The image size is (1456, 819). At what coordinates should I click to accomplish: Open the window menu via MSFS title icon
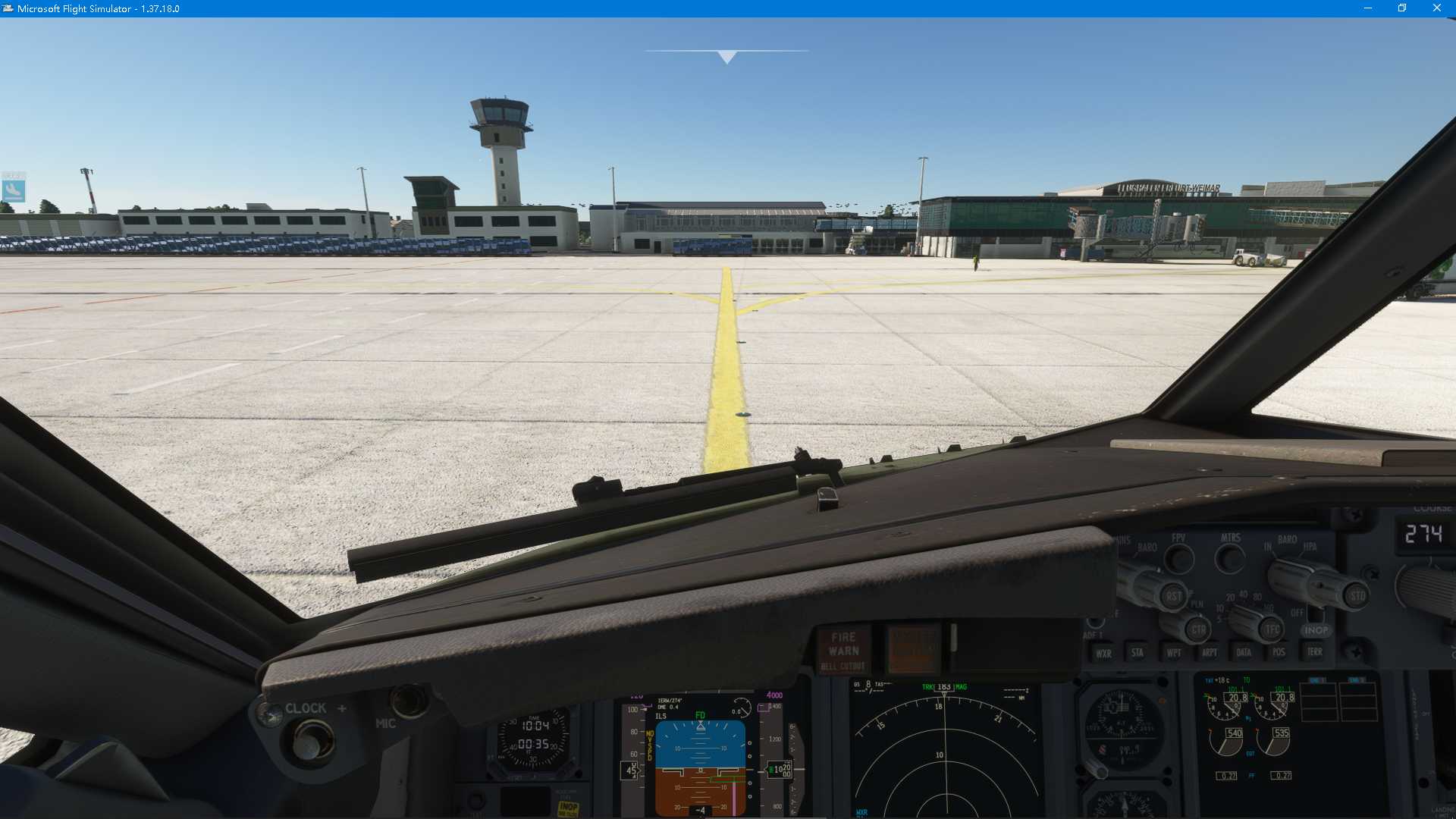click(x=10, y=8)
